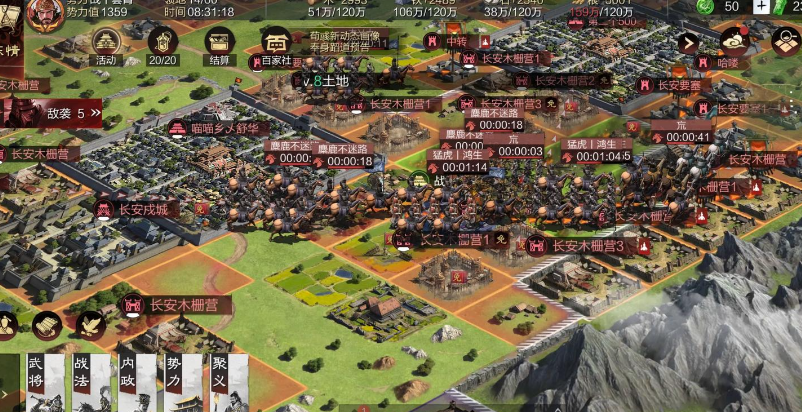Select the 中转 map marker
The height and width of the screenshot is (412, 802).
[456, 42]
